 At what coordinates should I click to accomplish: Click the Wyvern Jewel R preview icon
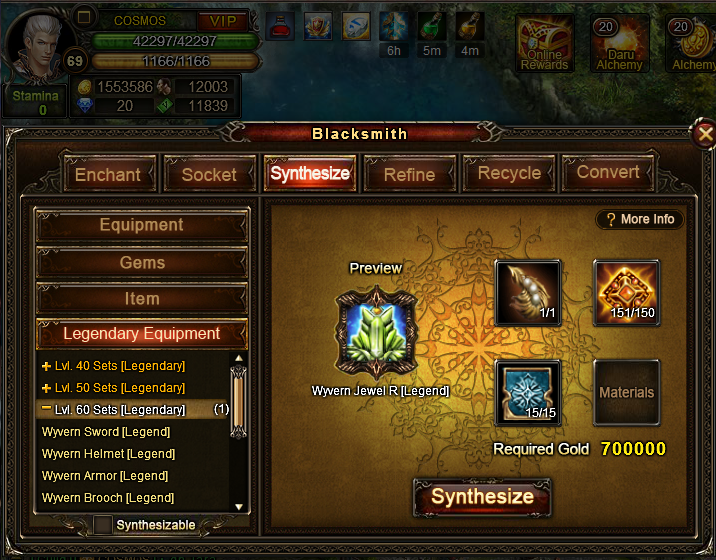pos(375,330)
